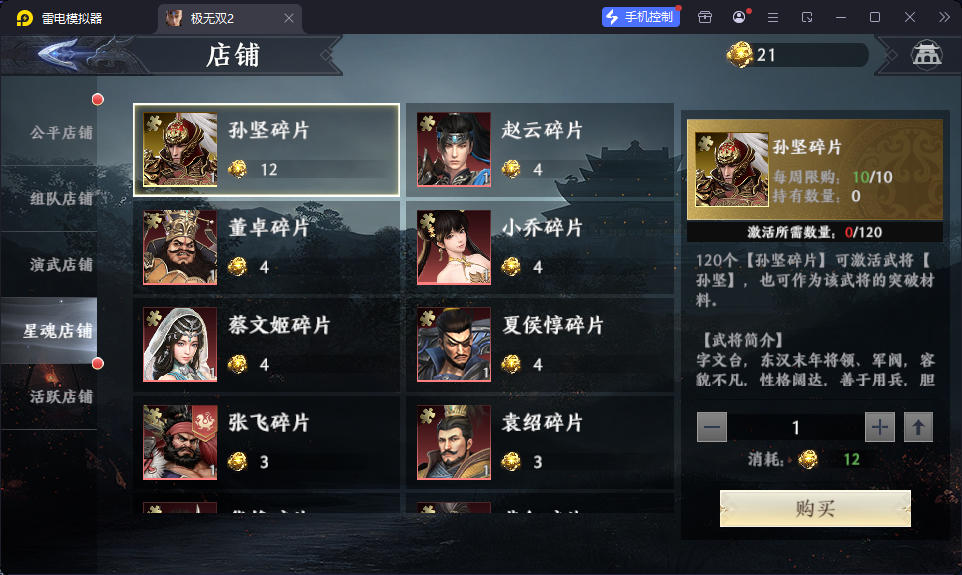Close the 极无双2 emulator tab

[x=289, y=18]
